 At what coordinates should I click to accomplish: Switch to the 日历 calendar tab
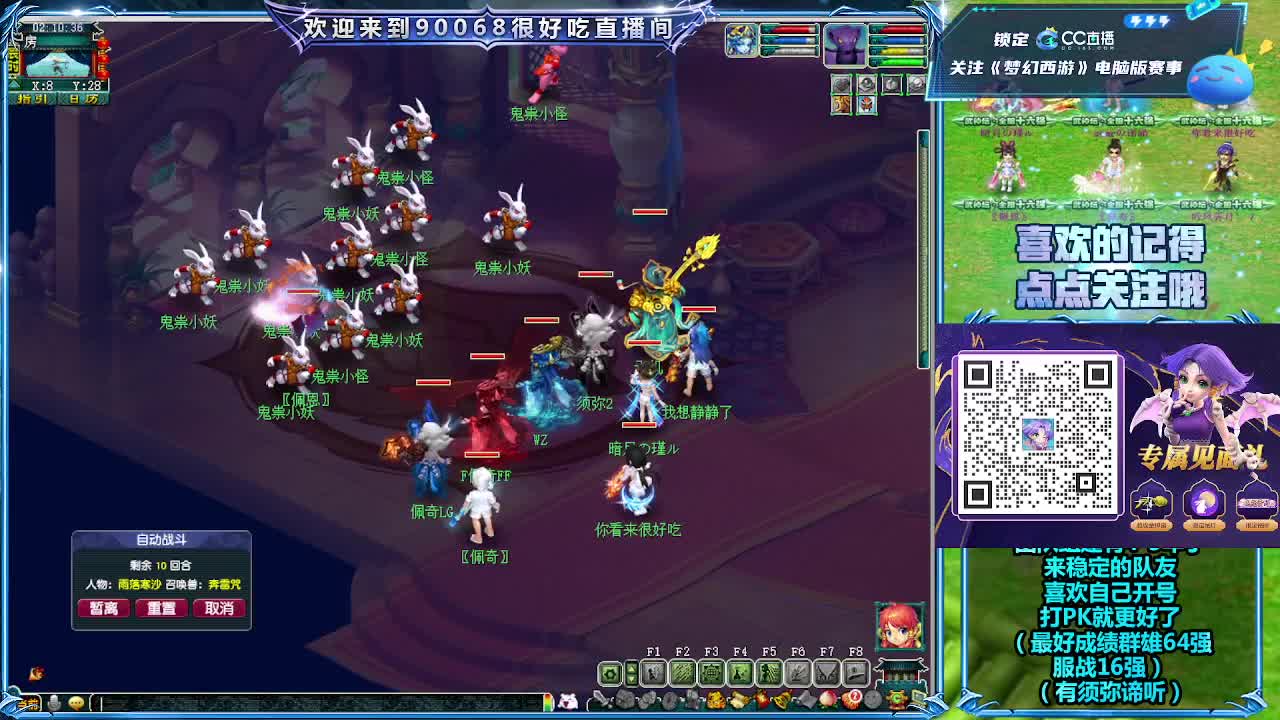pos(82,97)
